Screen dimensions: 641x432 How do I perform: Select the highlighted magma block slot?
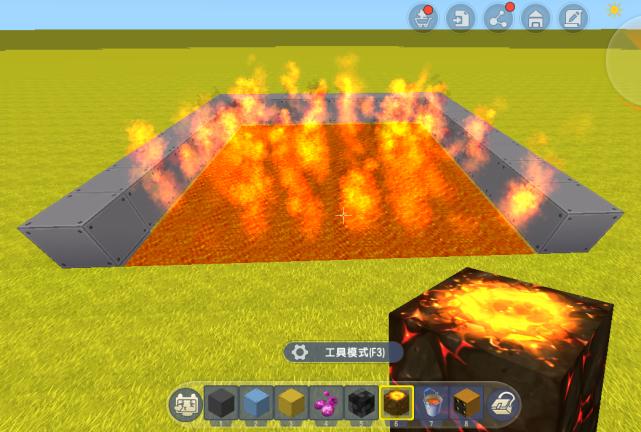(x=396, y=403)
